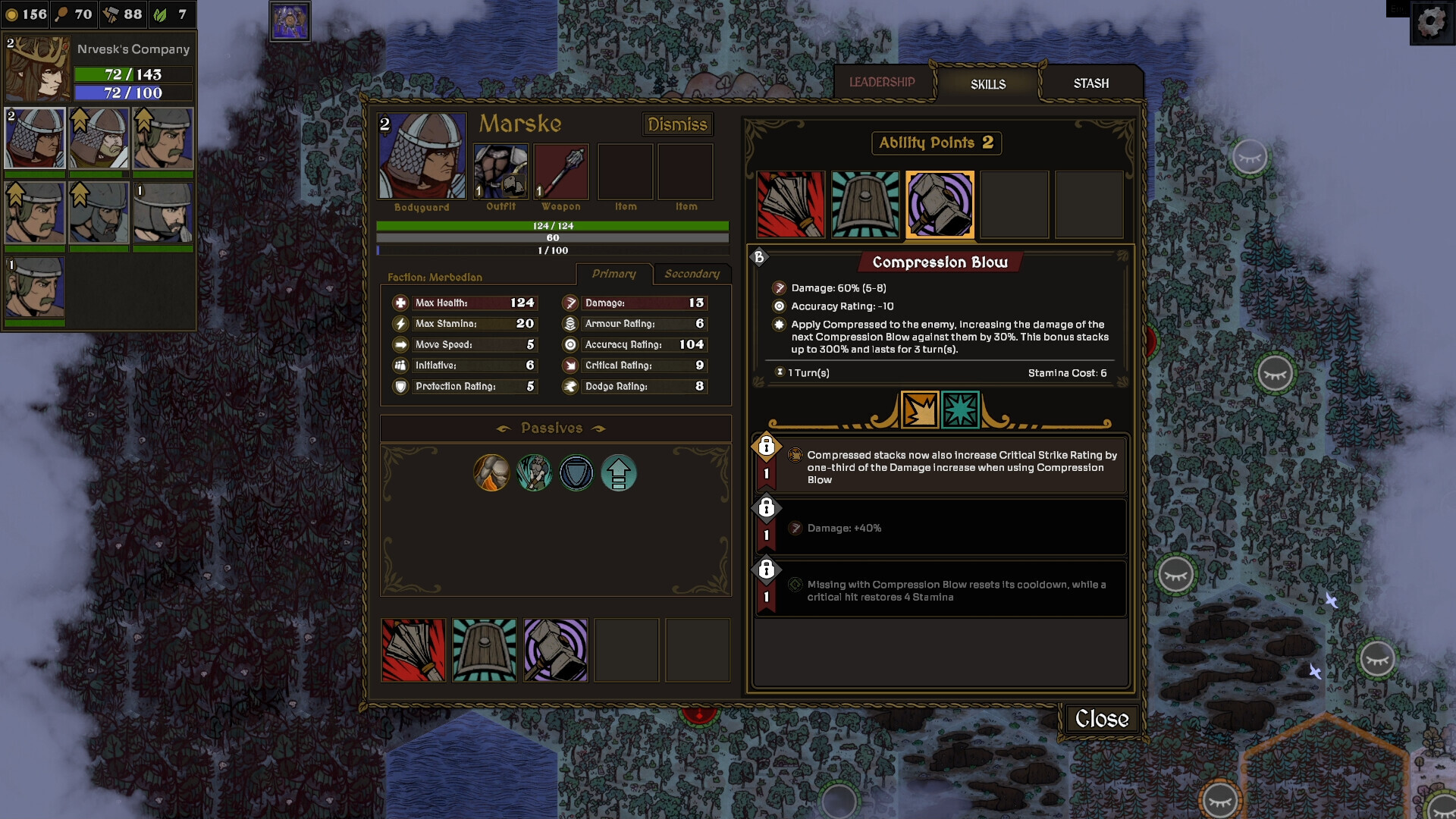The image size is (1456, 819).
Task: Dismiss Marske from the company
Action: point(677,124)
